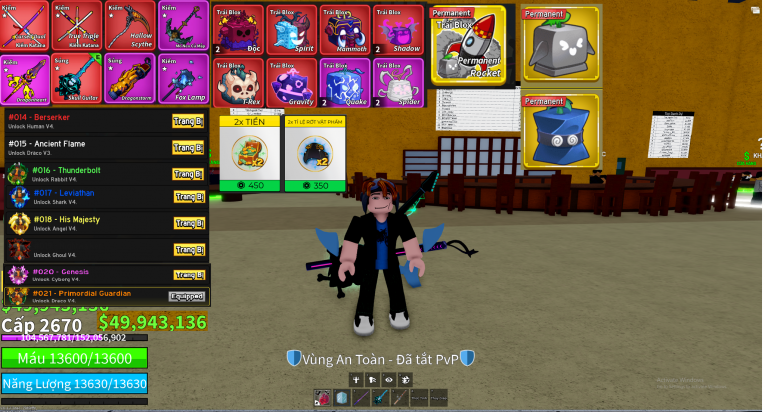Select the Quake fruit slot
The height and width of the screenshot is (412, 765).
[x=345, y=81]
